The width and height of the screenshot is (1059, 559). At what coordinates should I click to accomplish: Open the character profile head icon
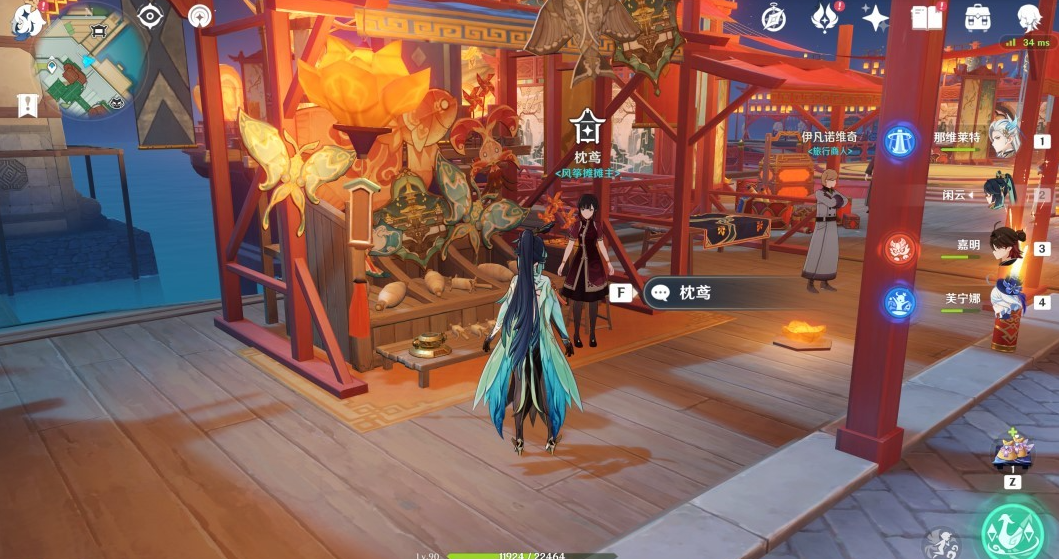point(1030,17)
